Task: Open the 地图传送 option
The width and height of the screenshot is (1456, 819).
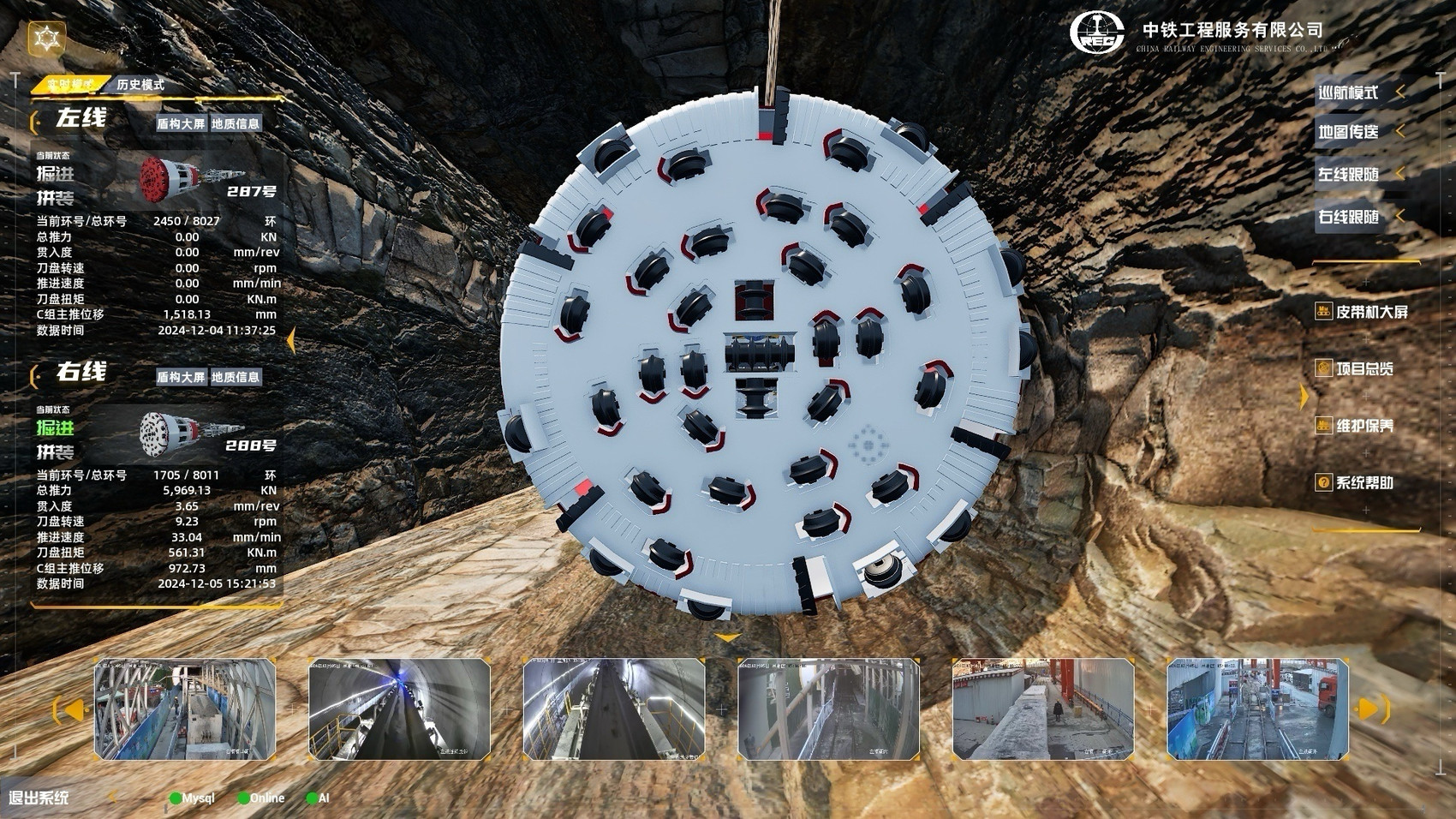Action: 1348,132
